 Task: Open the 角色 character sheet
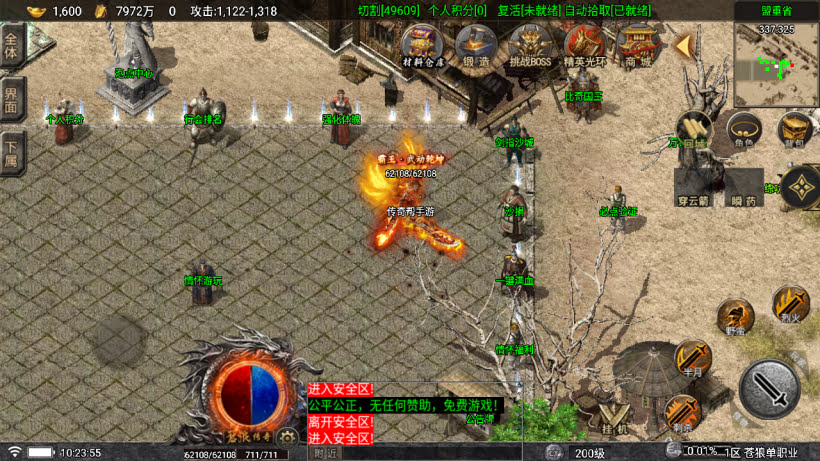coord(742,128)
